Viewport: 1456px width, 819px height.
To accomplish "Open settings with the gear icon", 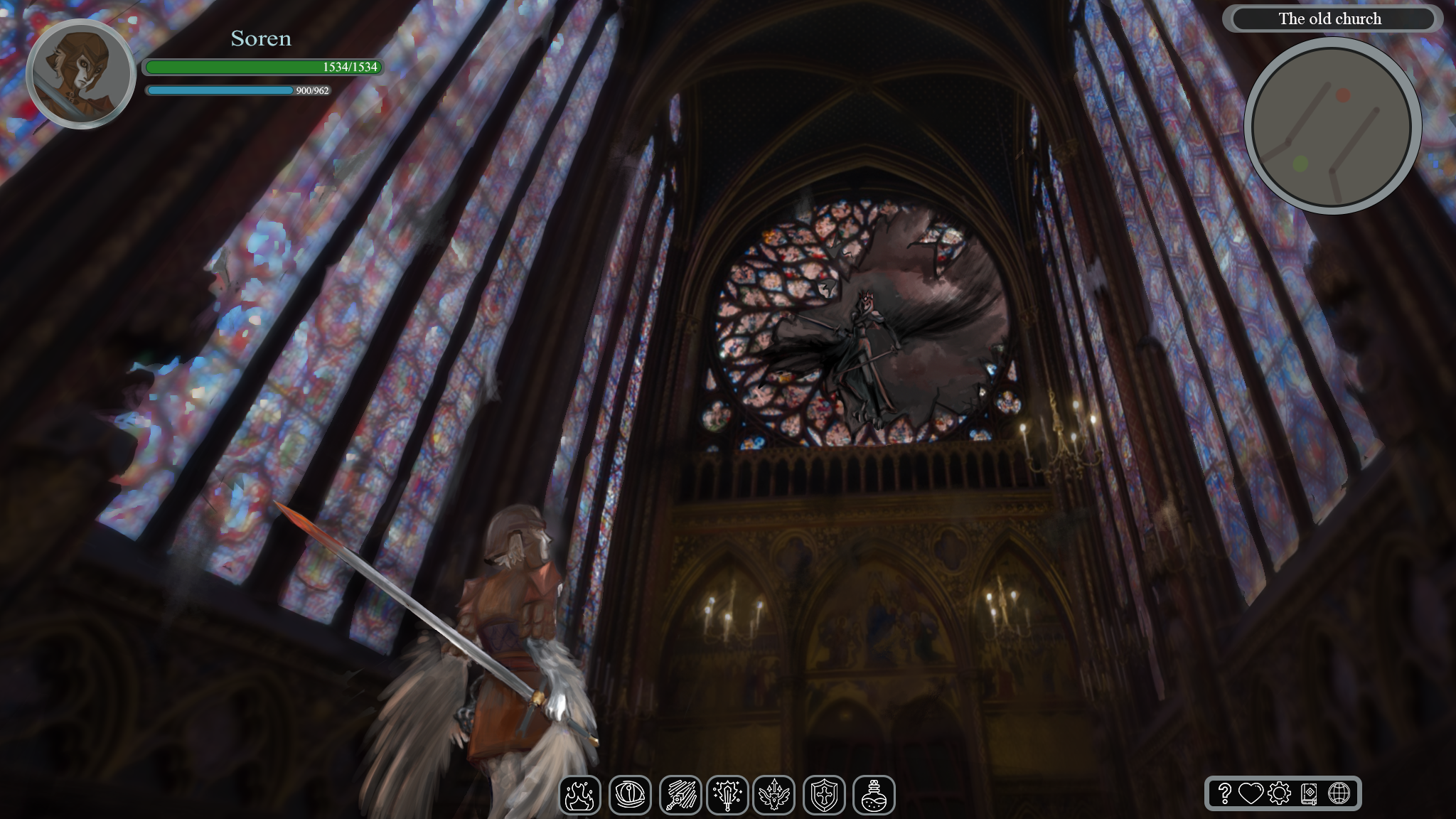I will tap(1279, 793).
